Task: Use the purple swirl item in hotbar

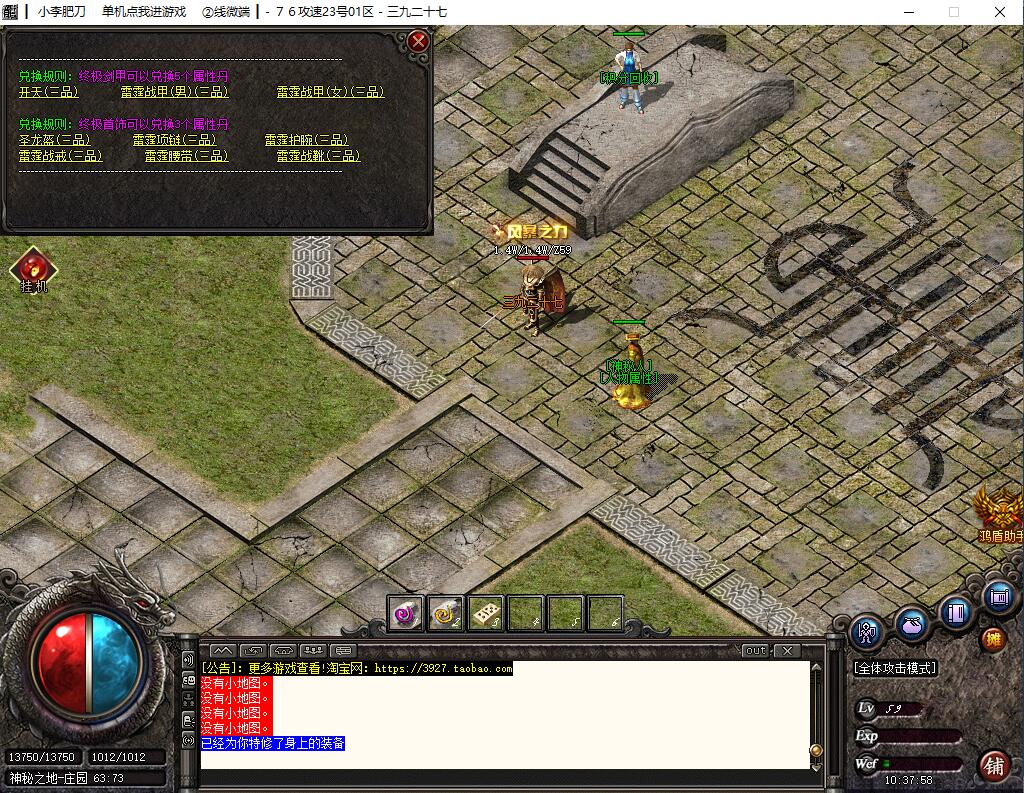Action: [406, 613]
